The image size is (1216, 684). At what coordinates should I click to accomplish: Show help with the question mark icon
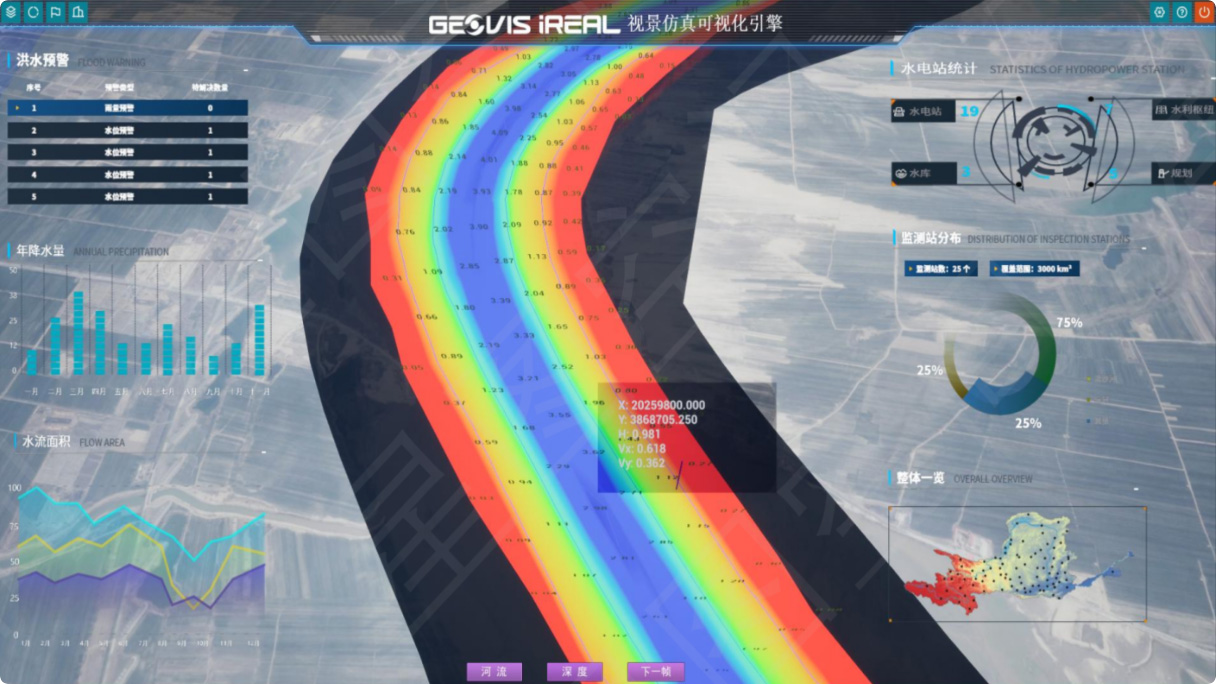(1182, 13)
